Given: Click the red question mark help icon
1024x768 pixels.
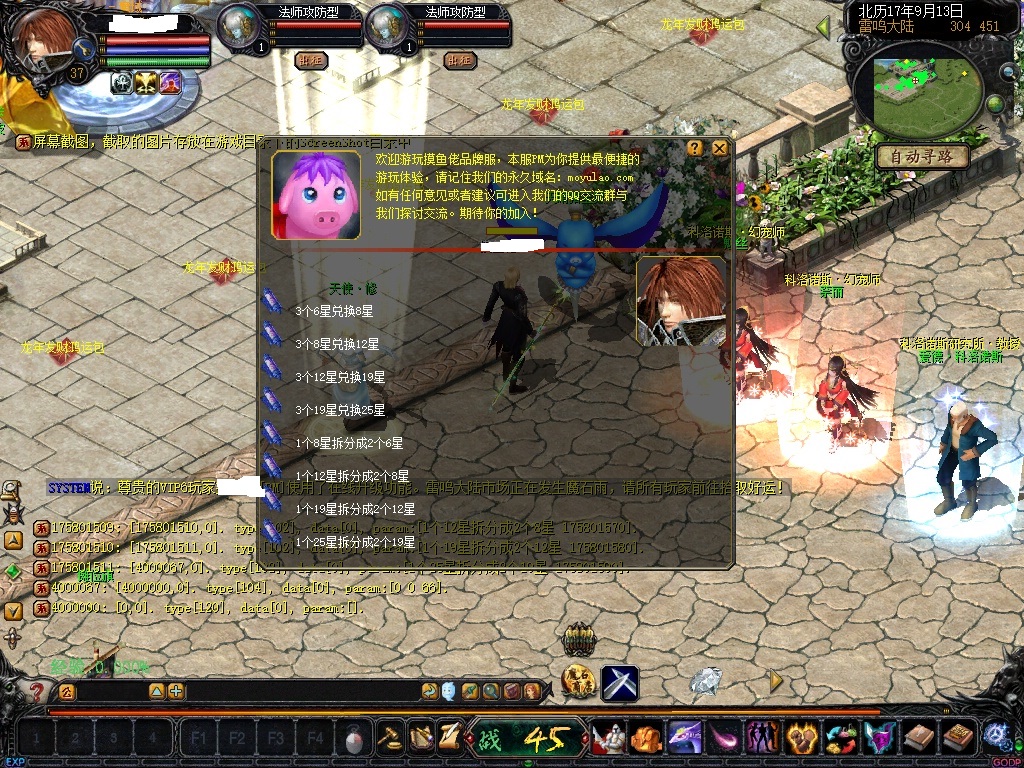Looking at the screenshot, I should pyautogui.click(x=37, y=691).
